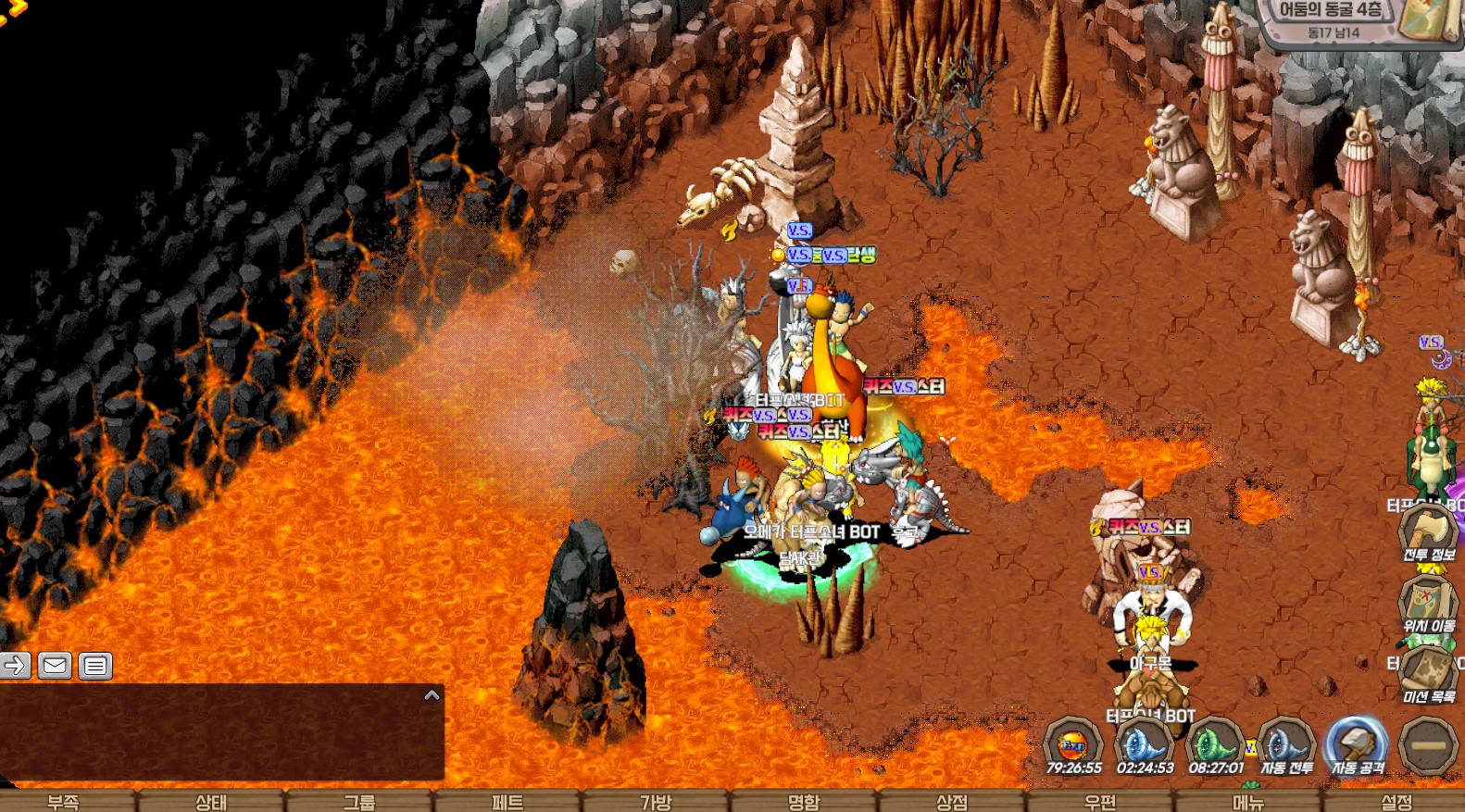This screenshot has height=812, width=1465.
Task: Open the 메뉴 main menu
Action: click(x=1248, y=801)
